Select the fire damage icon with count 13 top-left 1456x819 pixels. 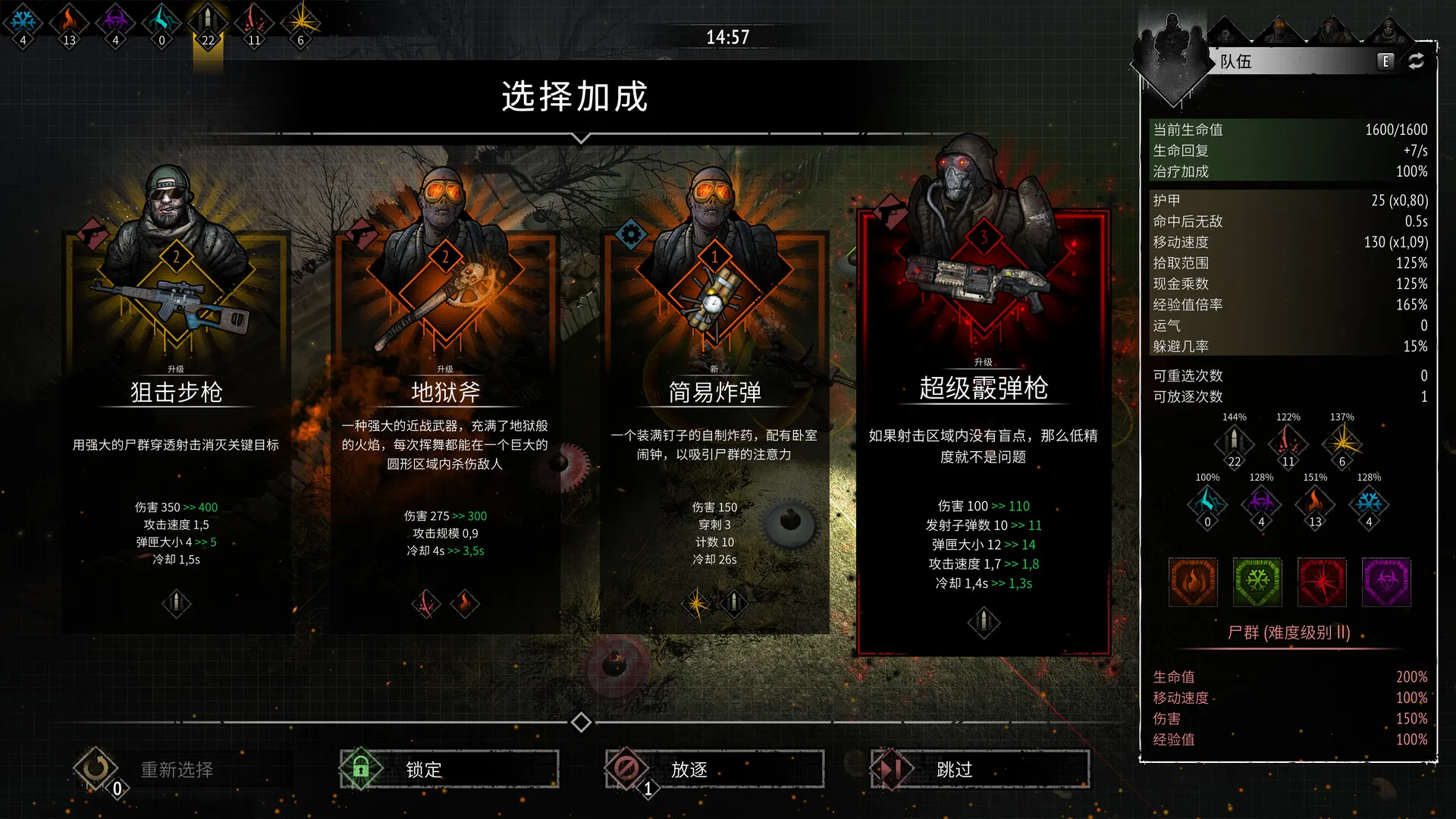pyautogui.click(x=70, y=21)
